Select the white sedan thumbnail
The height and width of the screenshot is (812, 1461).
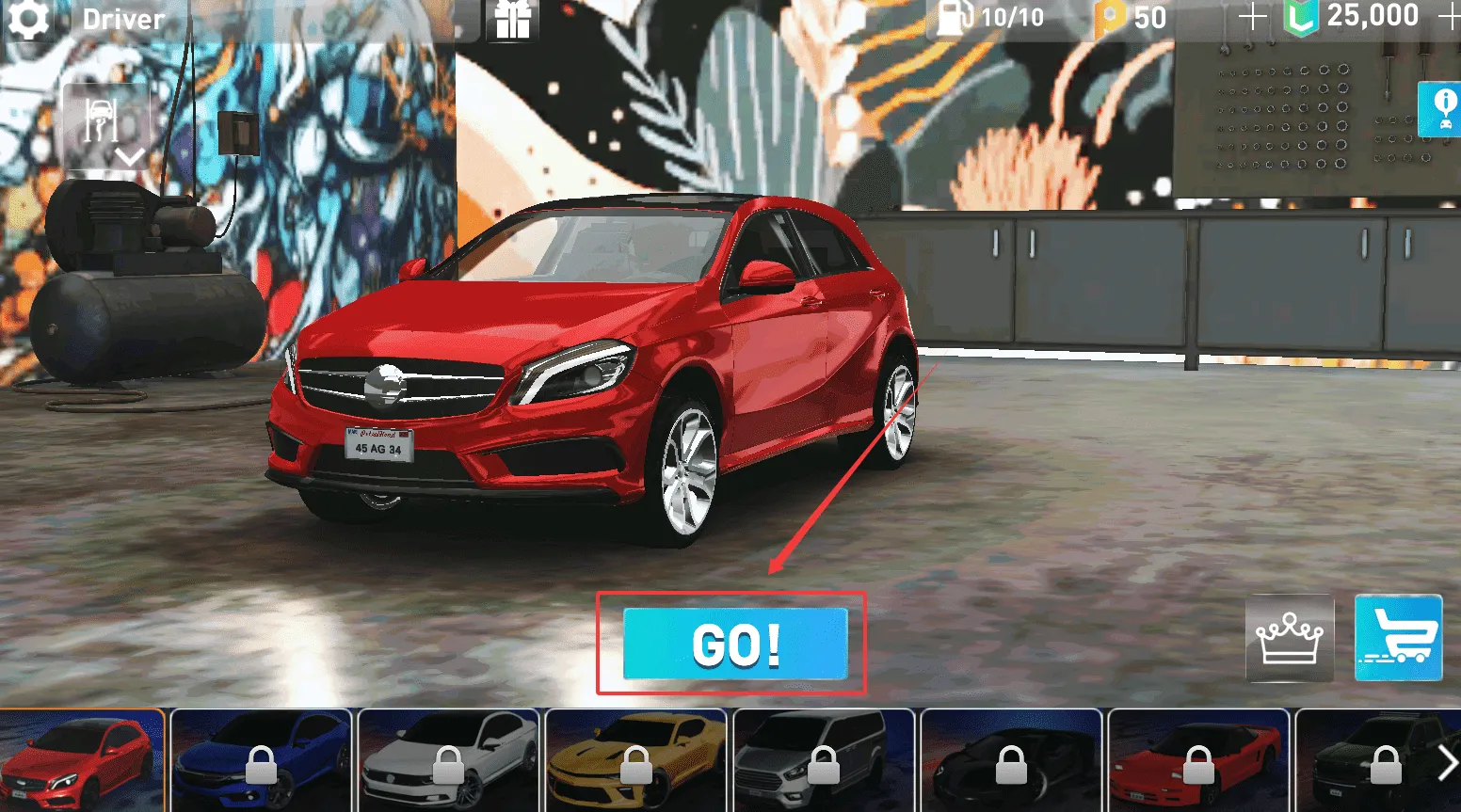(x=448, y=758)
